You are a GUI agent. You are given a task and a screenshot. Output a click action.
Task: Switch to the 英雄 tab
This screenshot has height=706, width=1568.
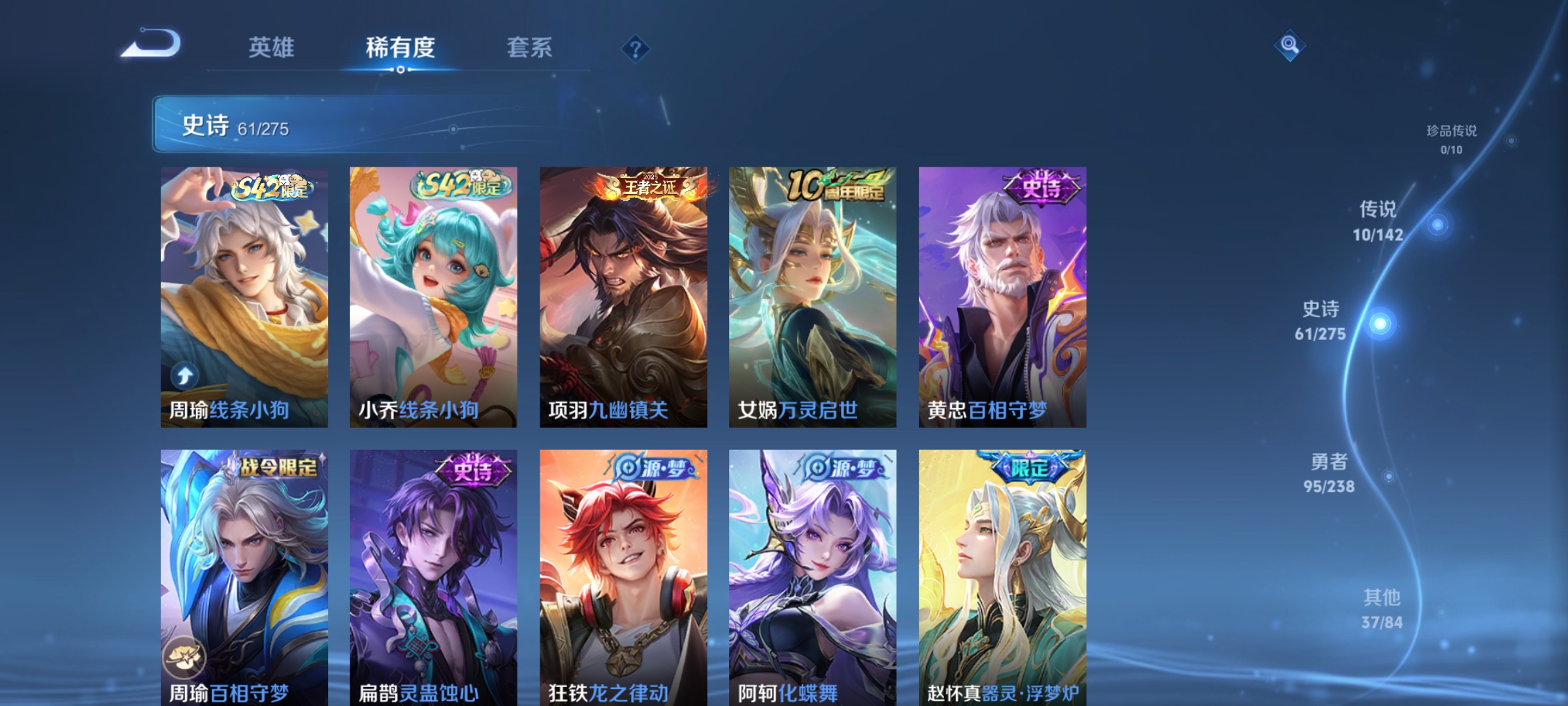tap(272, 47)
